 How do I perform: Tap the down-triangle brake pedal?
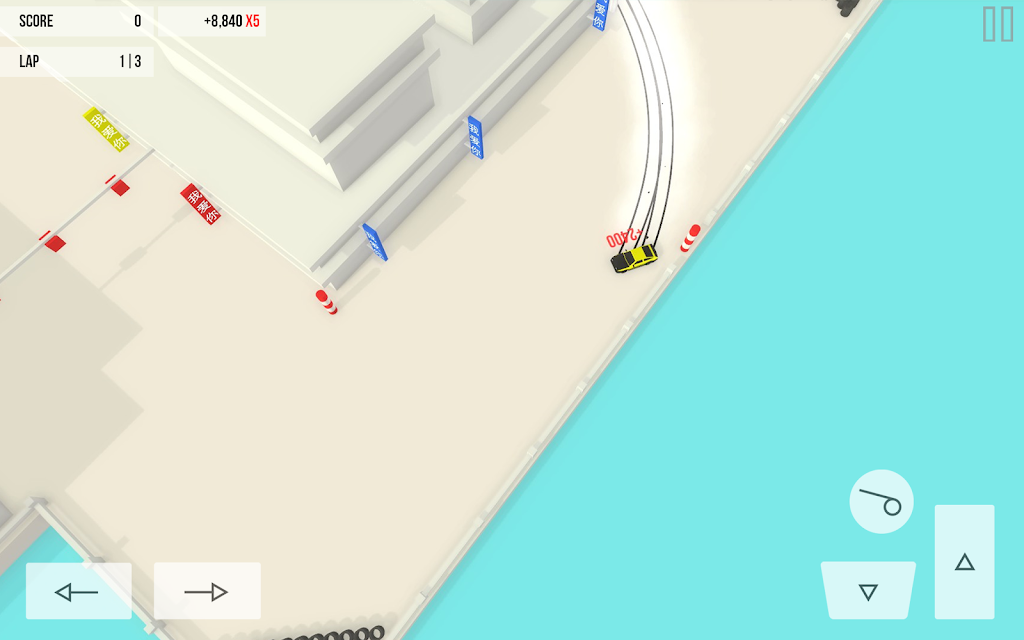(x=868, y=591)
